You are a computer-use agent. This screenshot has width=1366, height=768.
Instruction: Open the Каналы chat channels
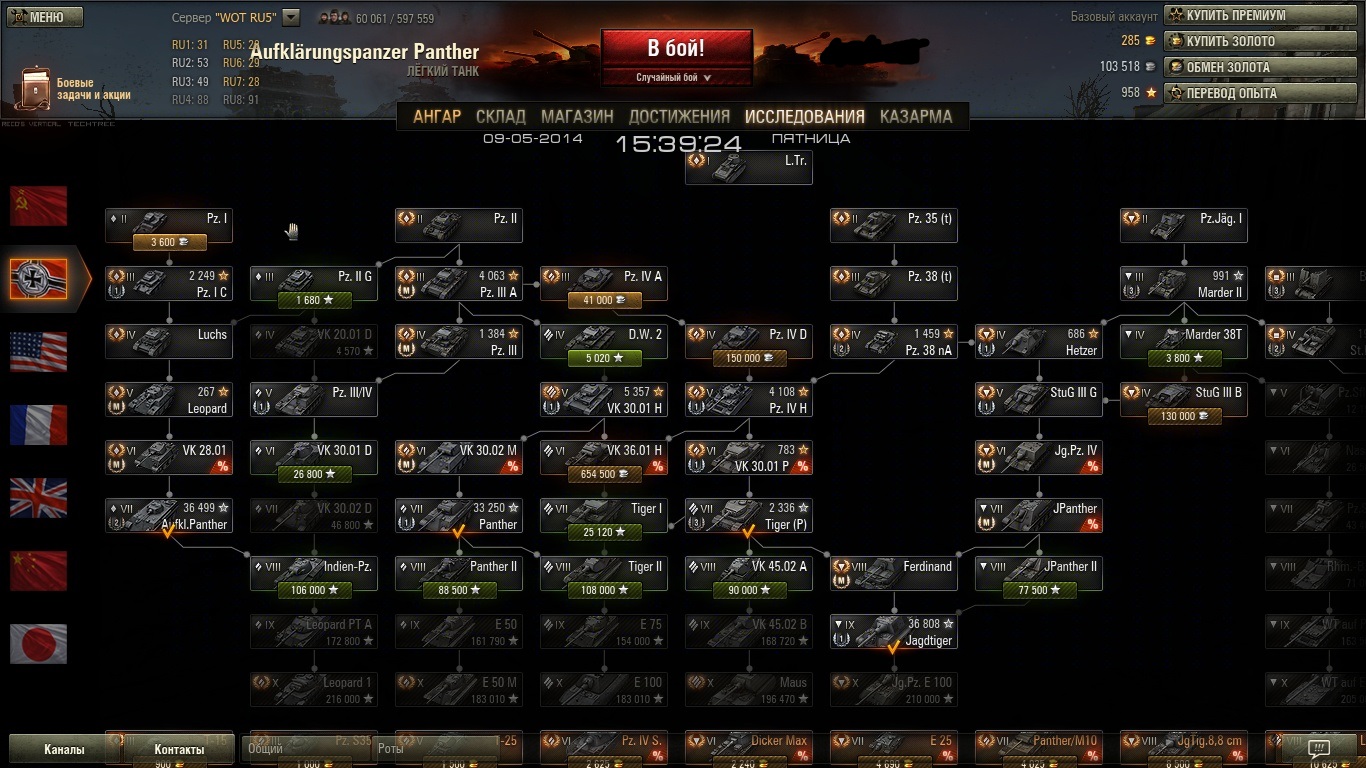pos(64,749)
